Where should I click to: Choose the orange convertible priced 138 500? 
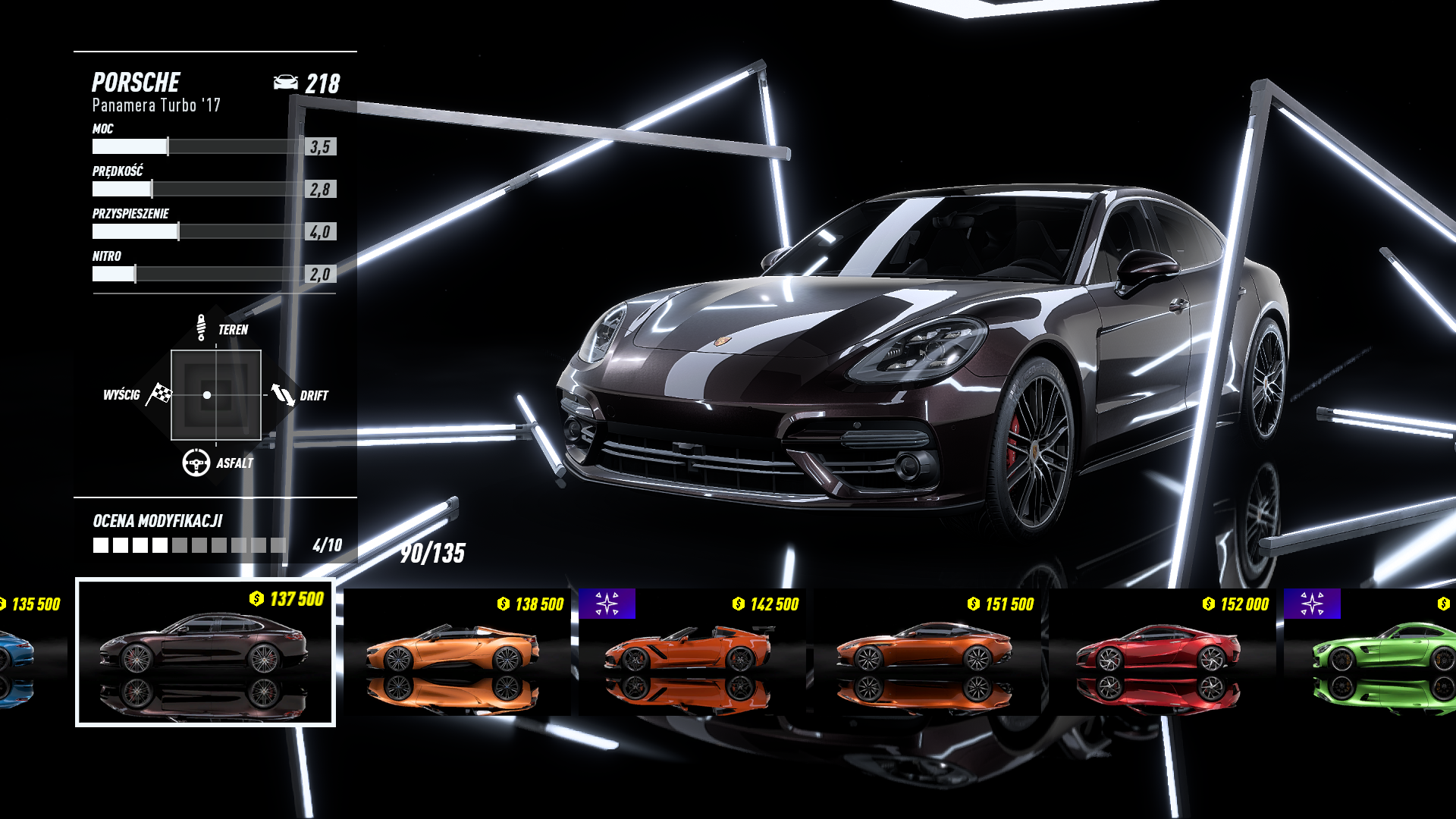pos(455,652)
